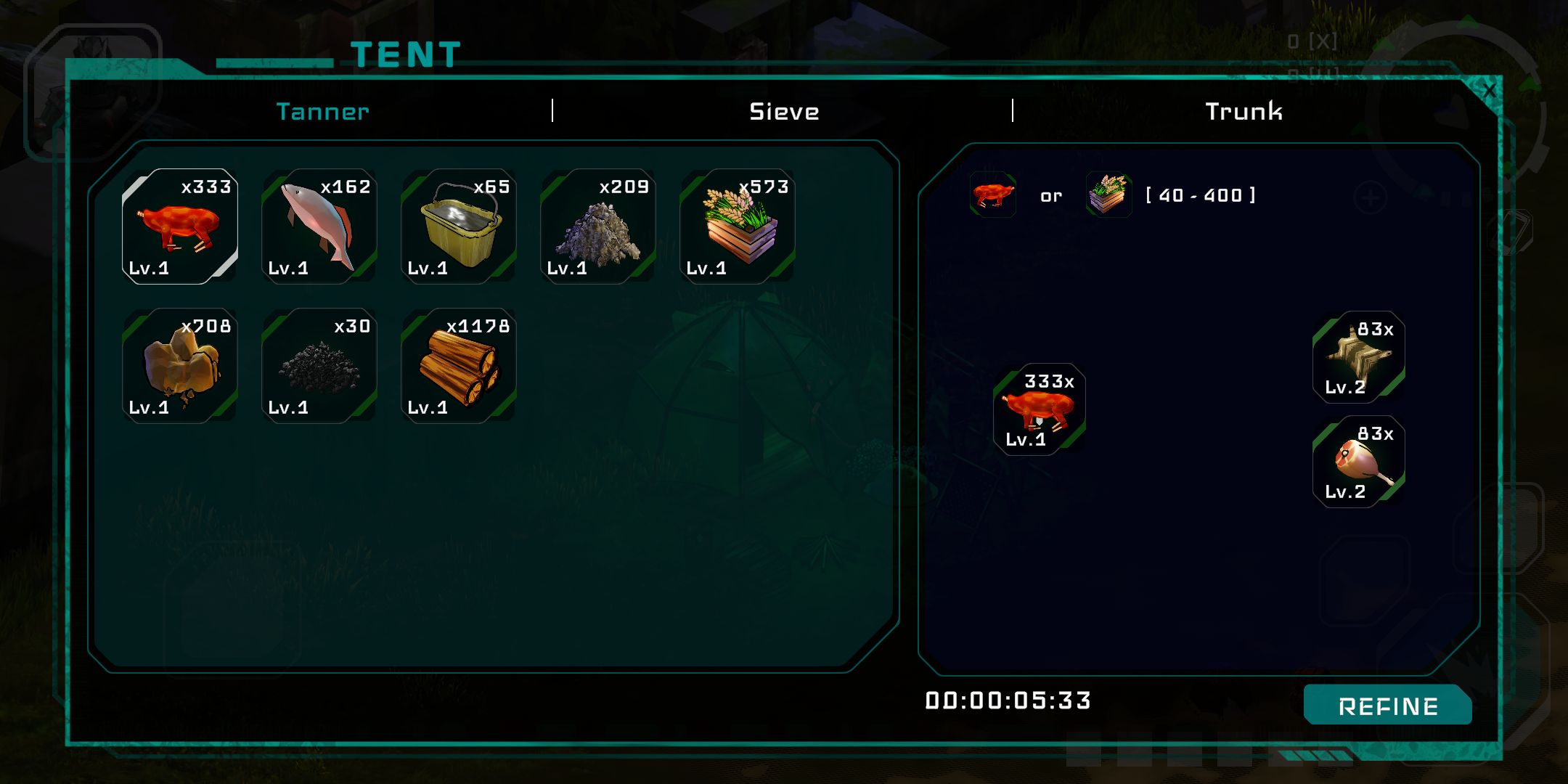Choose the fish x162 inventory slot
Image resolution: width=1568 pixels, height=784 pixels.
click(x=319, y=226)
